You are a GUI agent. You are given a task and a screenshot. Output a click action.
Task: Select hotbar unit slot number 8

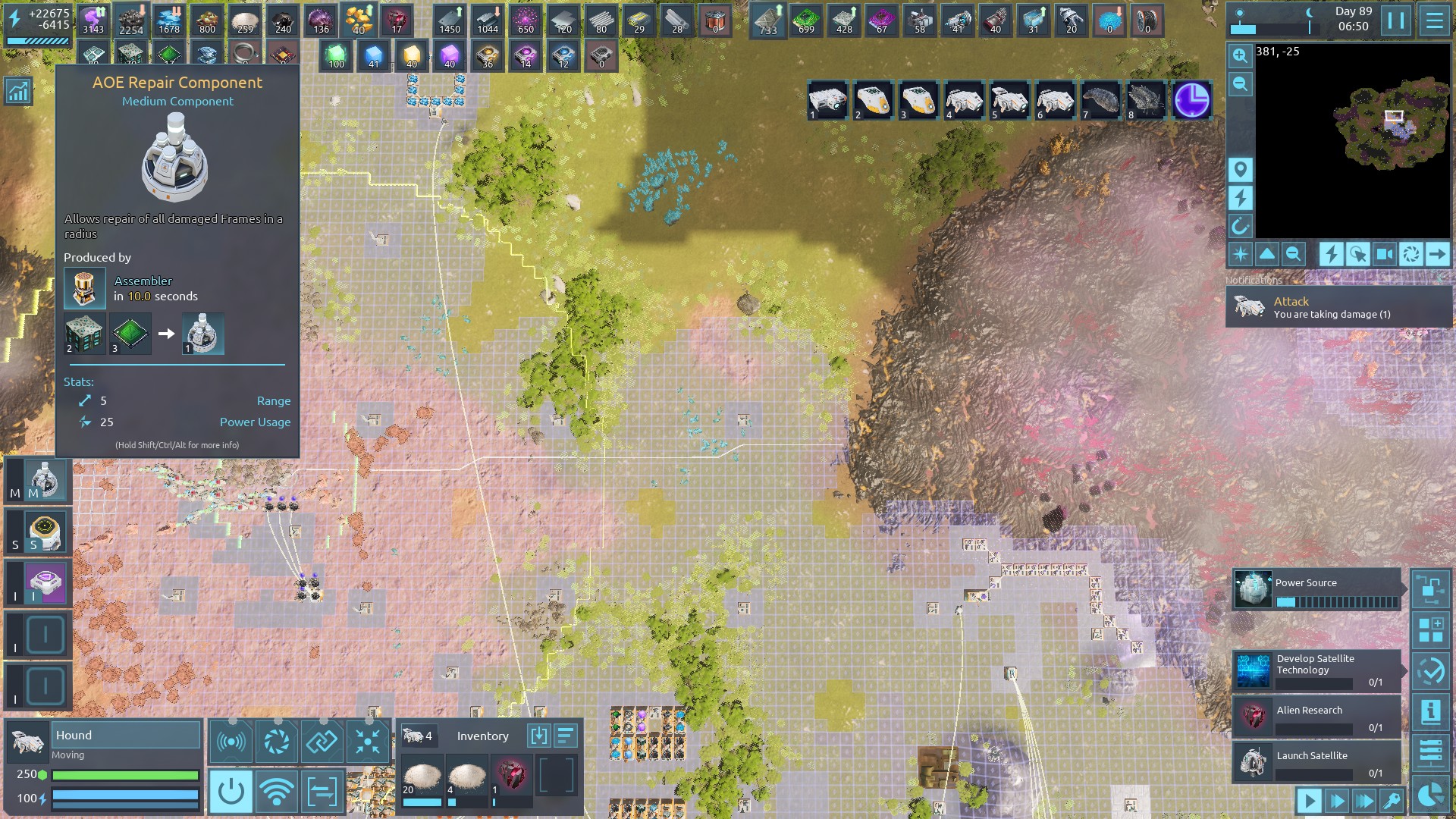click(1146, 101)
